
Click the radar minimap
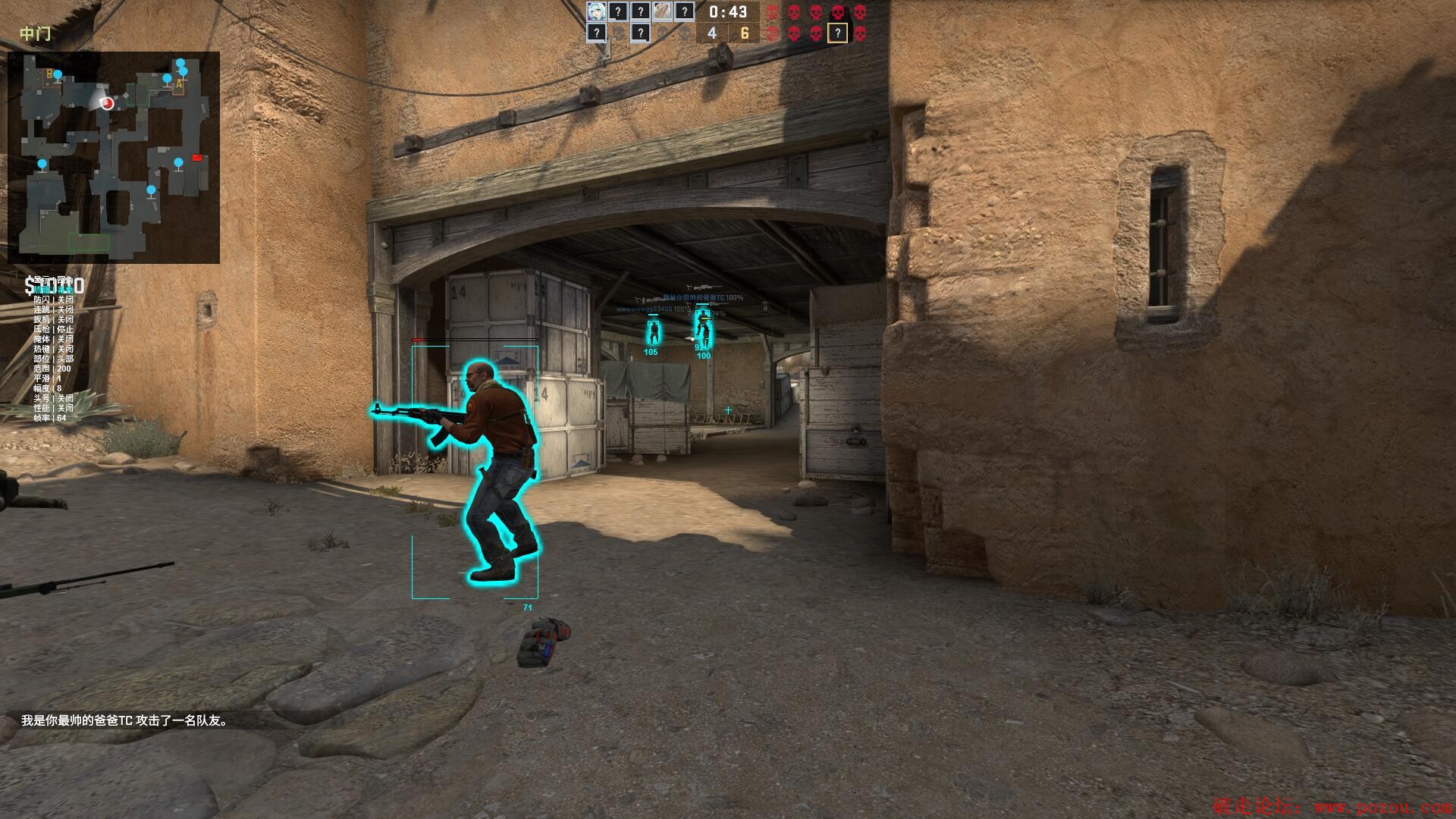pos(114,157)
